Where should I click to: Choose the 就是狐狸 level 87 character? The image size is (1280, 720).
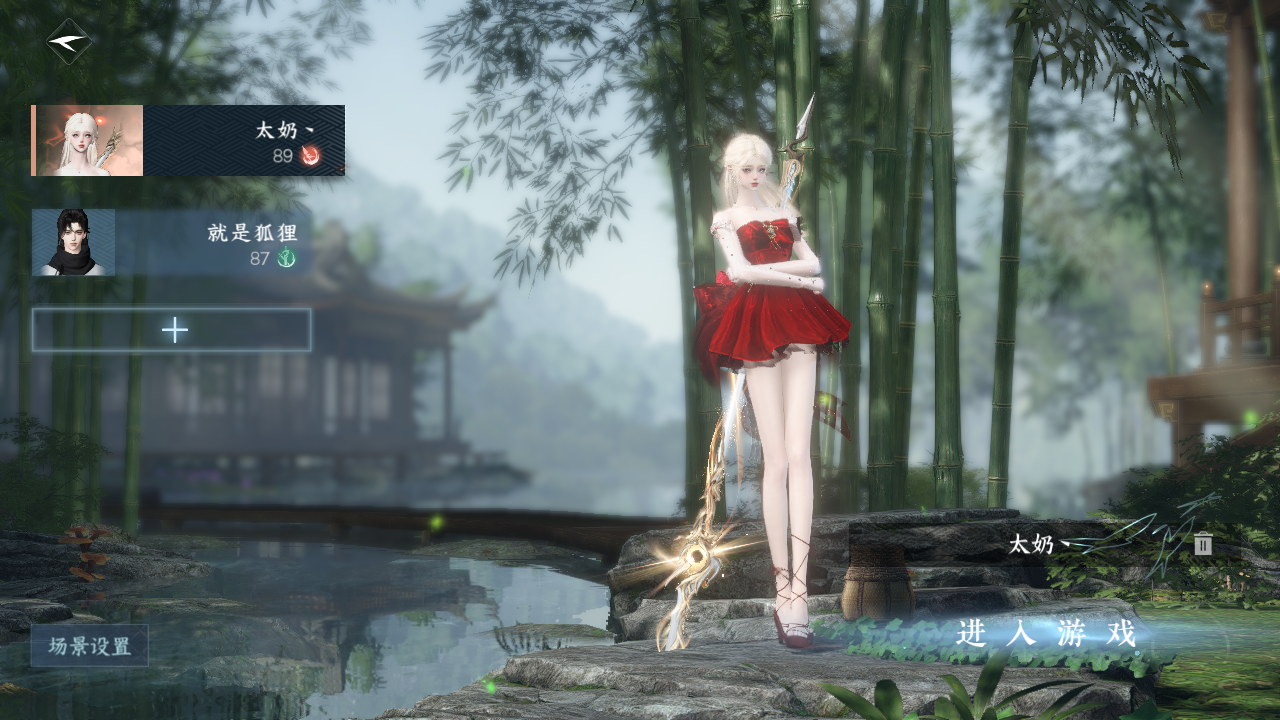click(172, 243)
